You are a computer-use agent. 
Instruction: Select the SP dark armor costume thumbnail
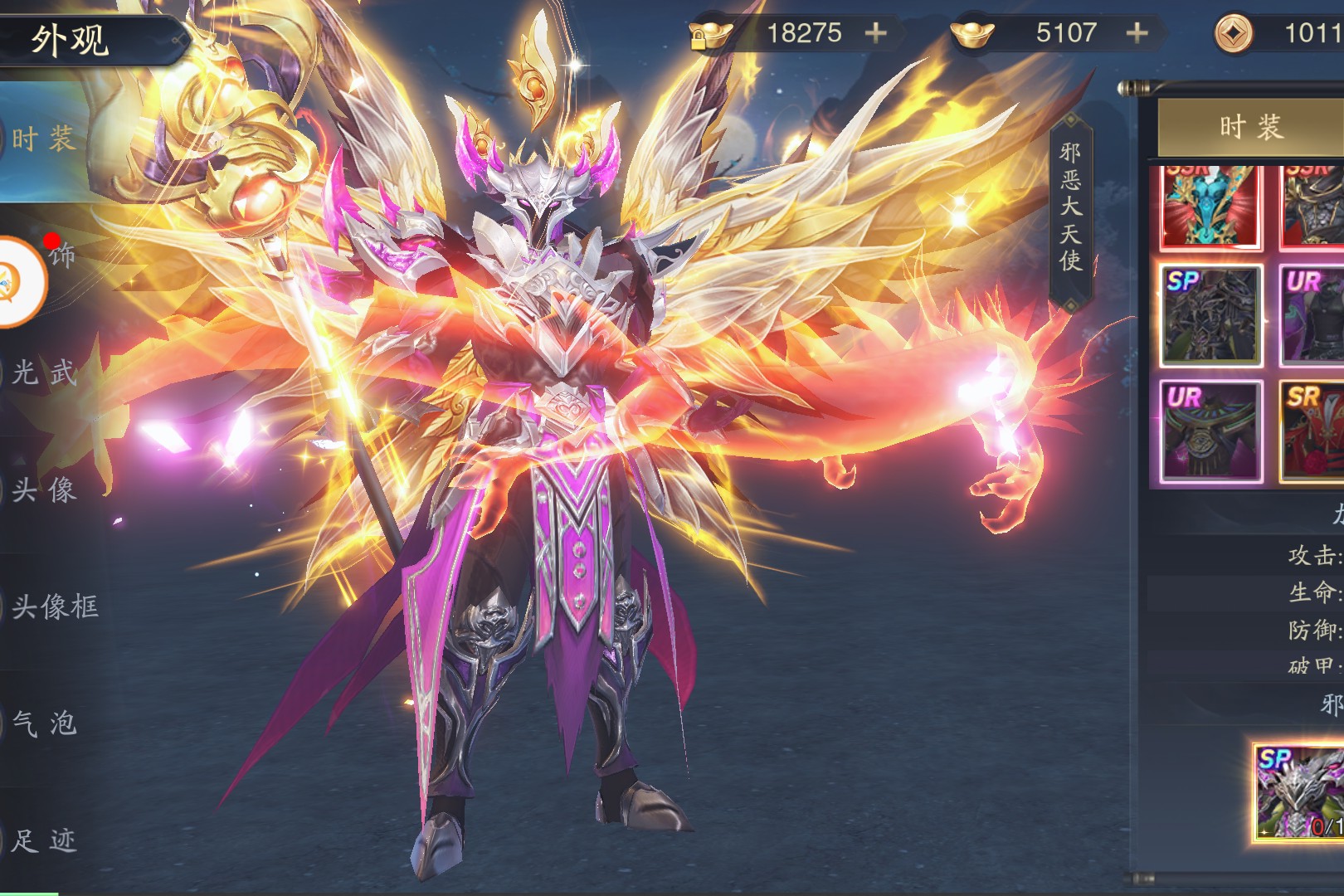[1211, 316]
